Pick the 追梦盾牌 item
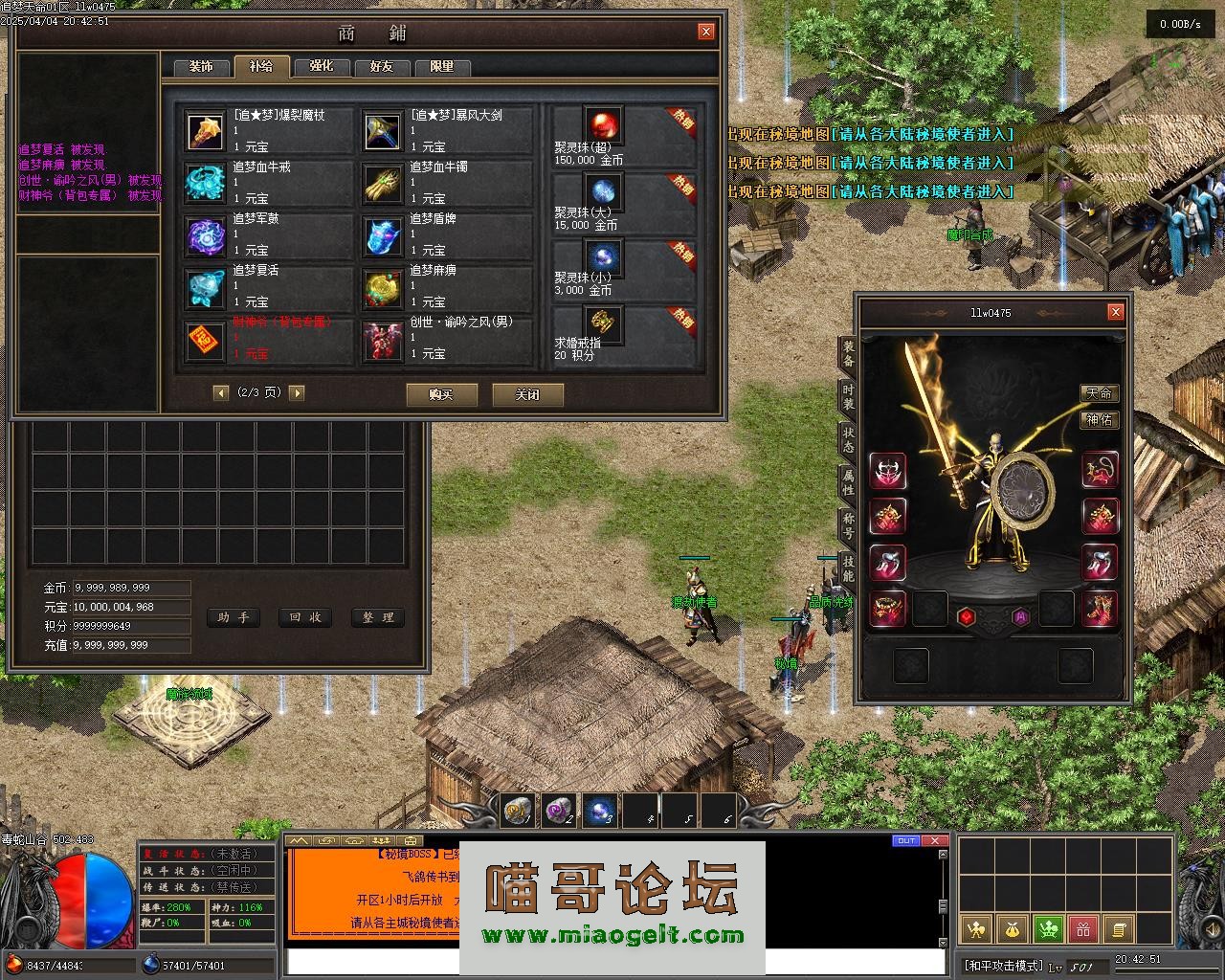 pyautogui.click(x=382, y=235)
